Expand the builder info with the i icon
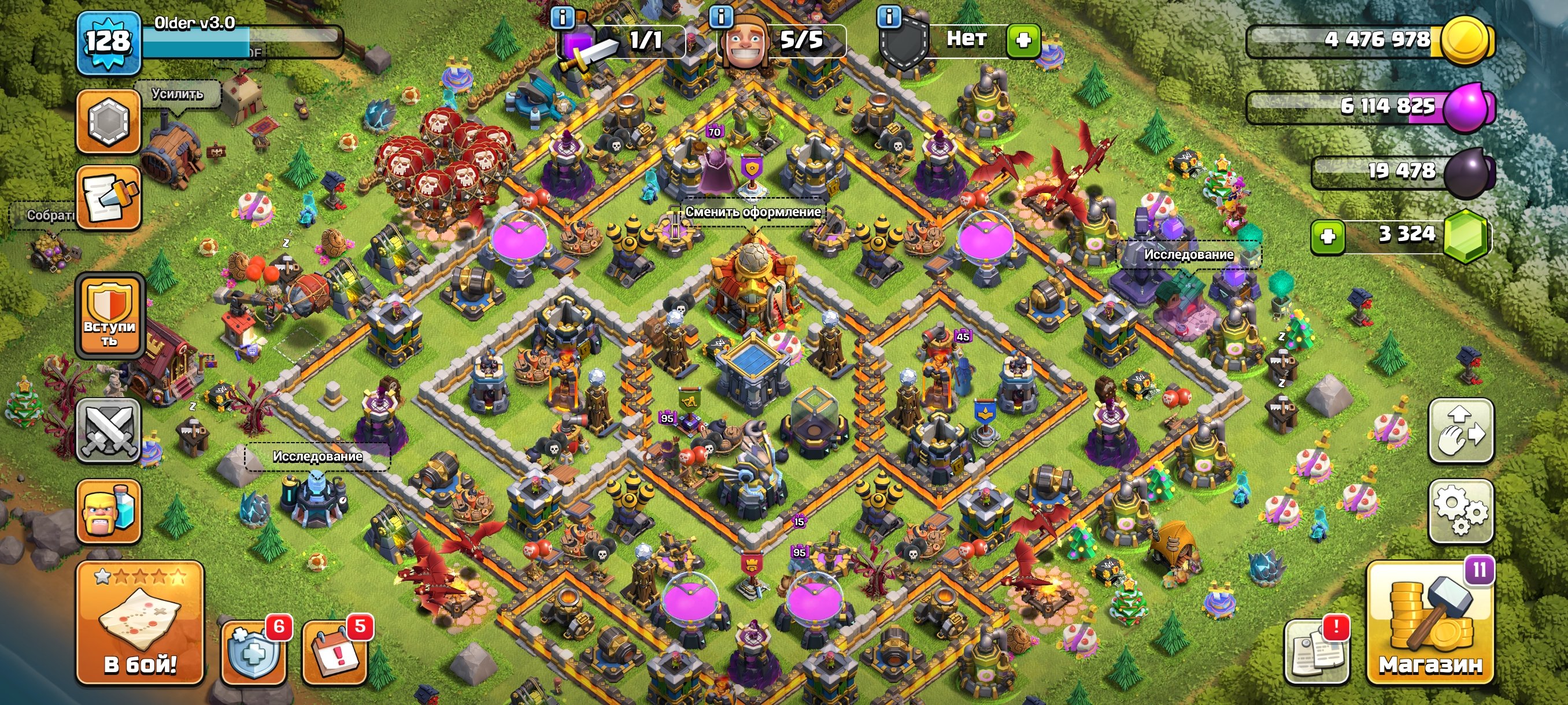 [x=723, y=18]
